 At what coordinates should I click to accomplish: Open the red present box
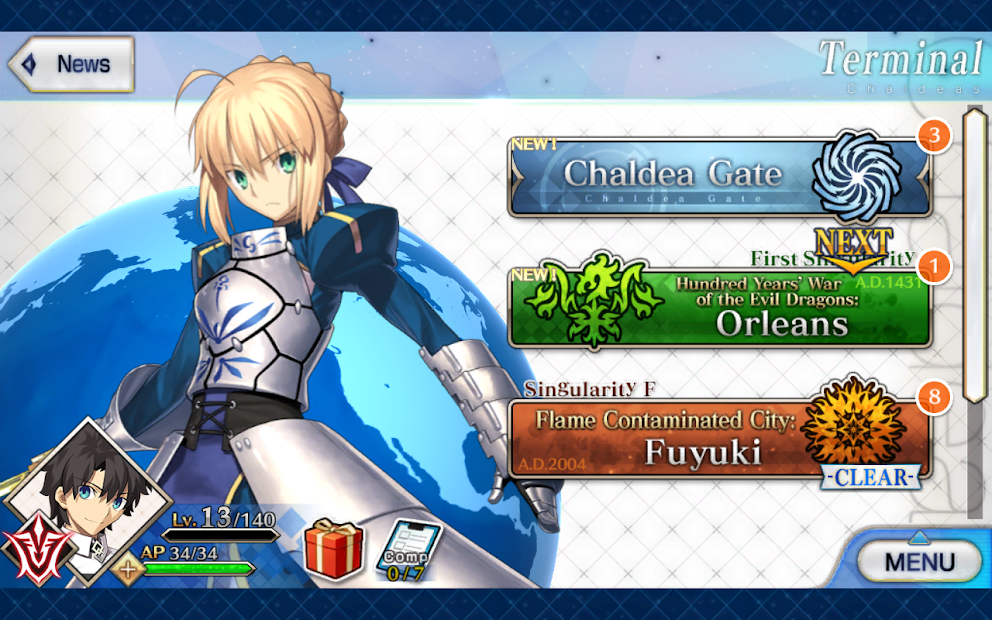tap(333, 548)
